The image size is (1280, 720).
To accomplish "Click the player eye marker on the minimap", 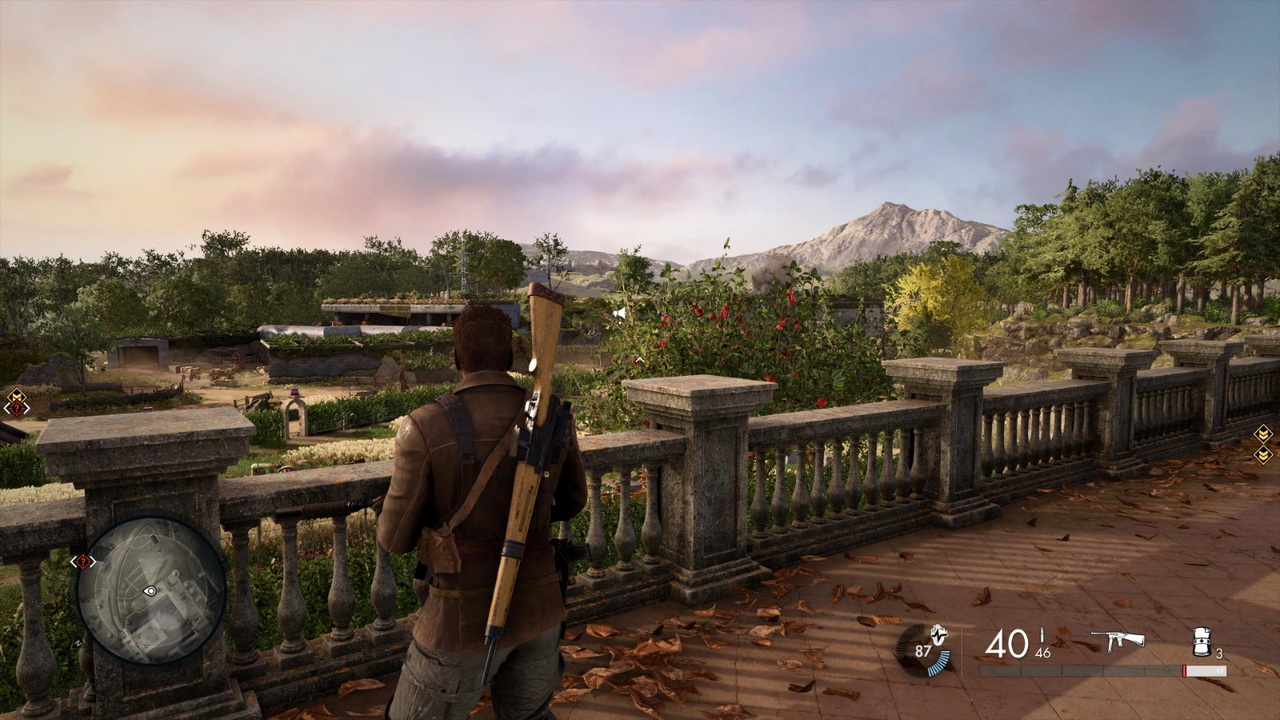I will click(x=150, y=591).
